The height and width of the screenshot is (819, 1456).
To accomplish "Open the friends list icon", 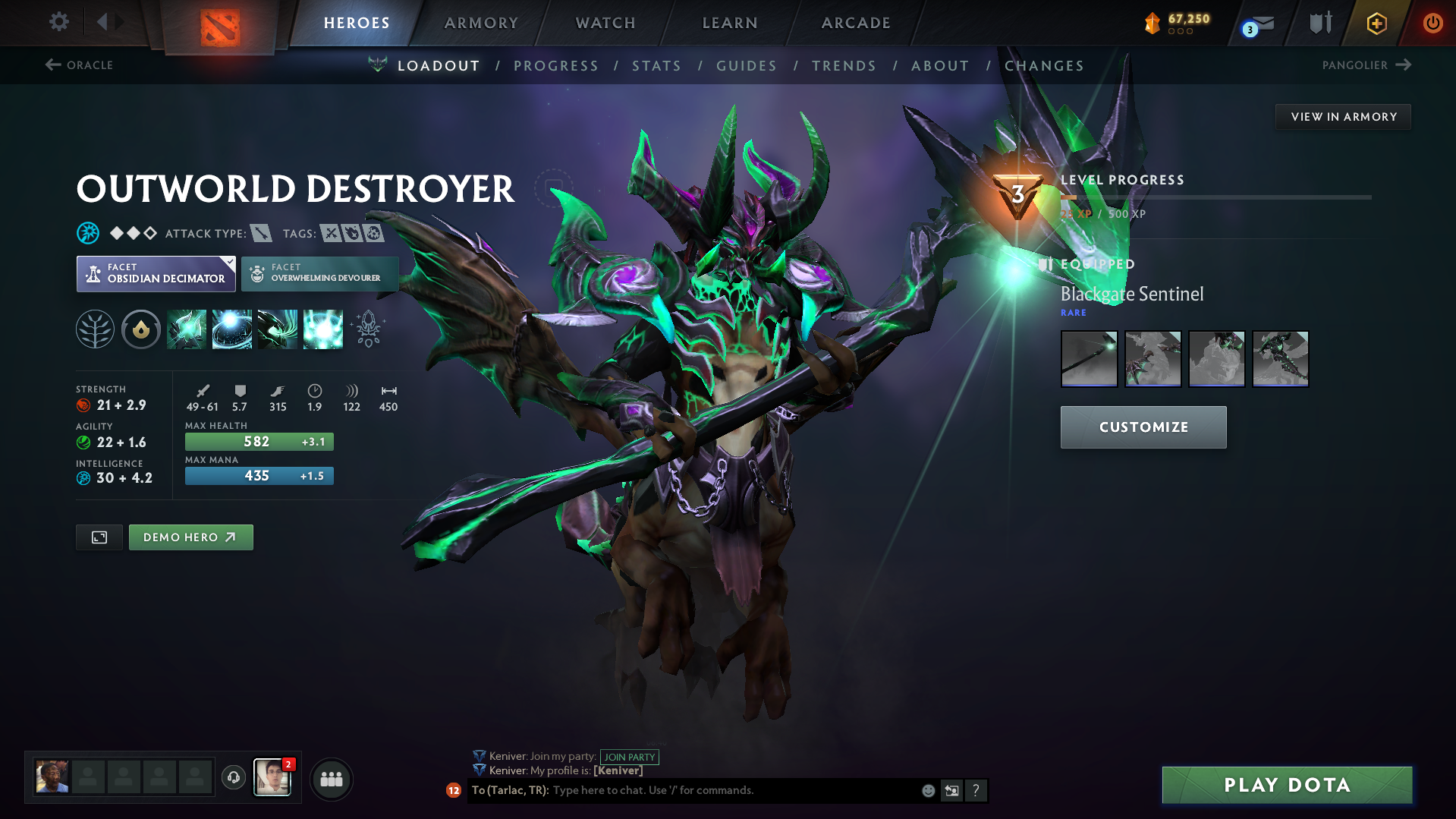I will (331, 778).
